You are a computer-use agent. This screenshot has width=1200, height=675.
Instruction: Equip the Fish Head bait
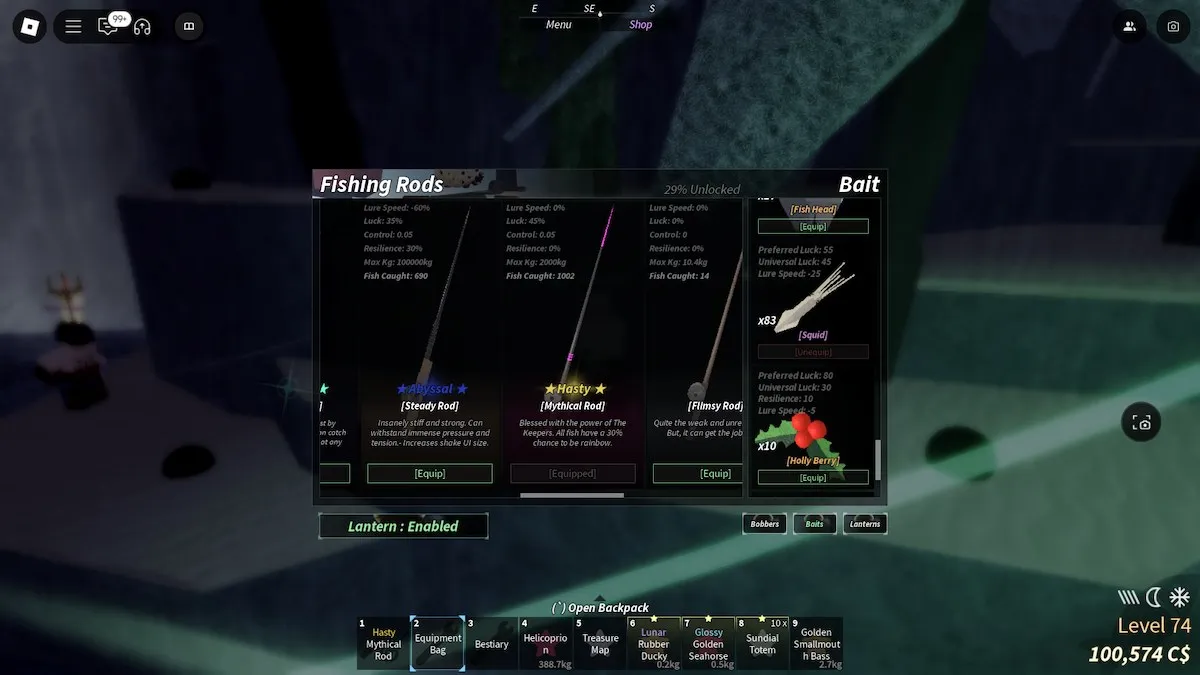pyautogui.click(x=813, y=227)
